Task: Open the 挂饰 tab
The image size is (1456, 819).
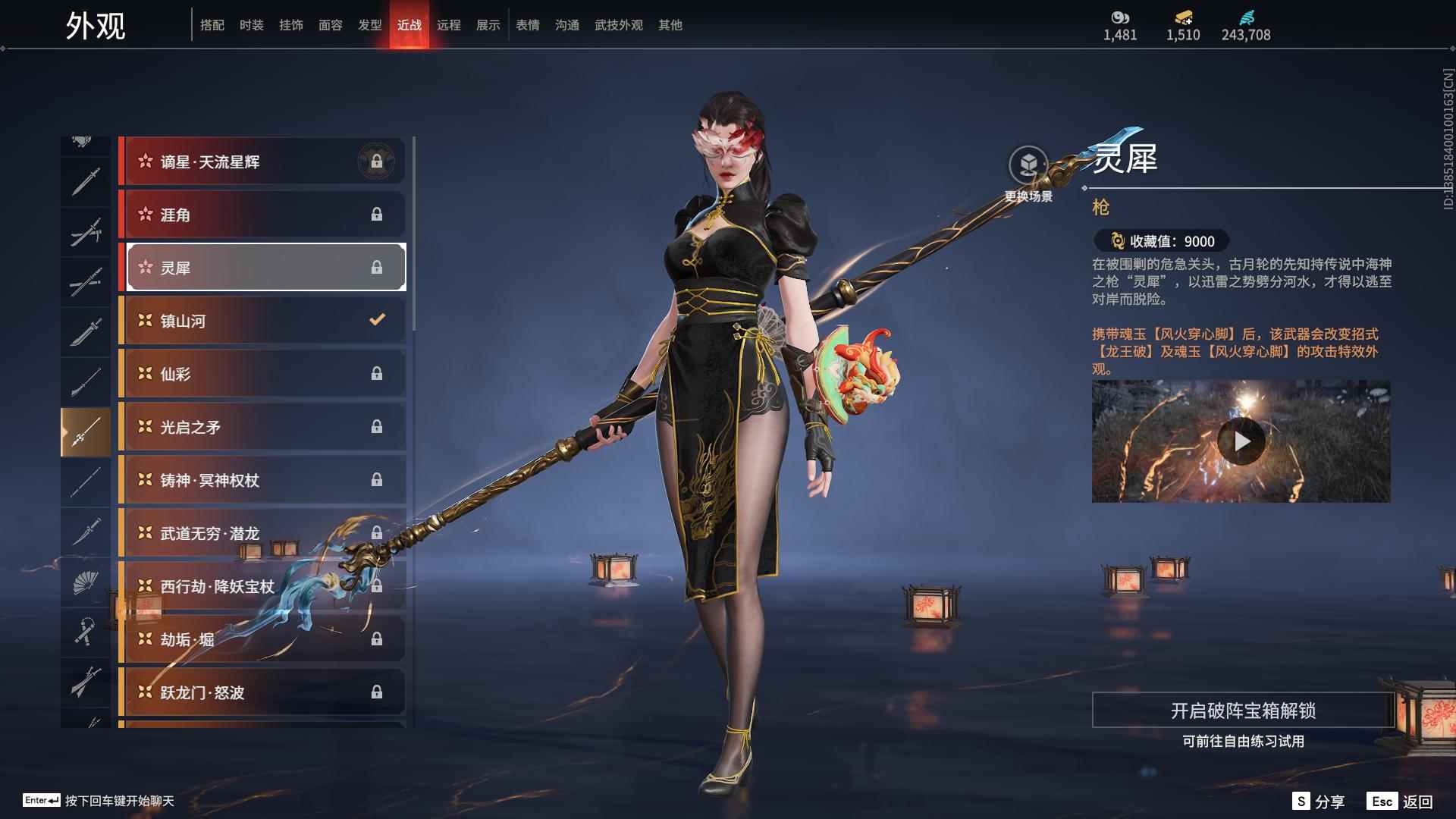Action: coord(290,25)
